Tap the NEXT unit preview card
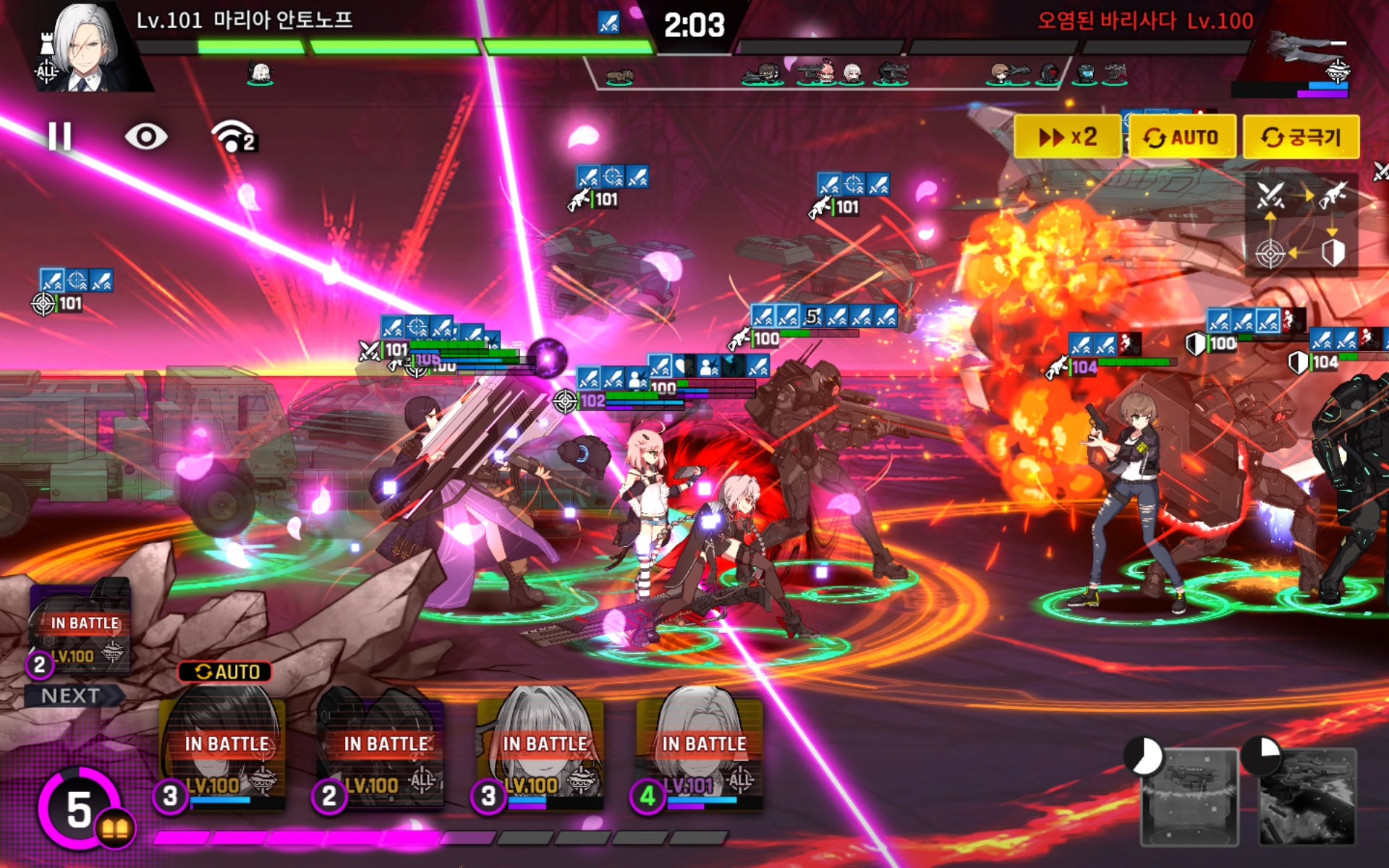Screen dimensions: 1389x868 [81, 629]
